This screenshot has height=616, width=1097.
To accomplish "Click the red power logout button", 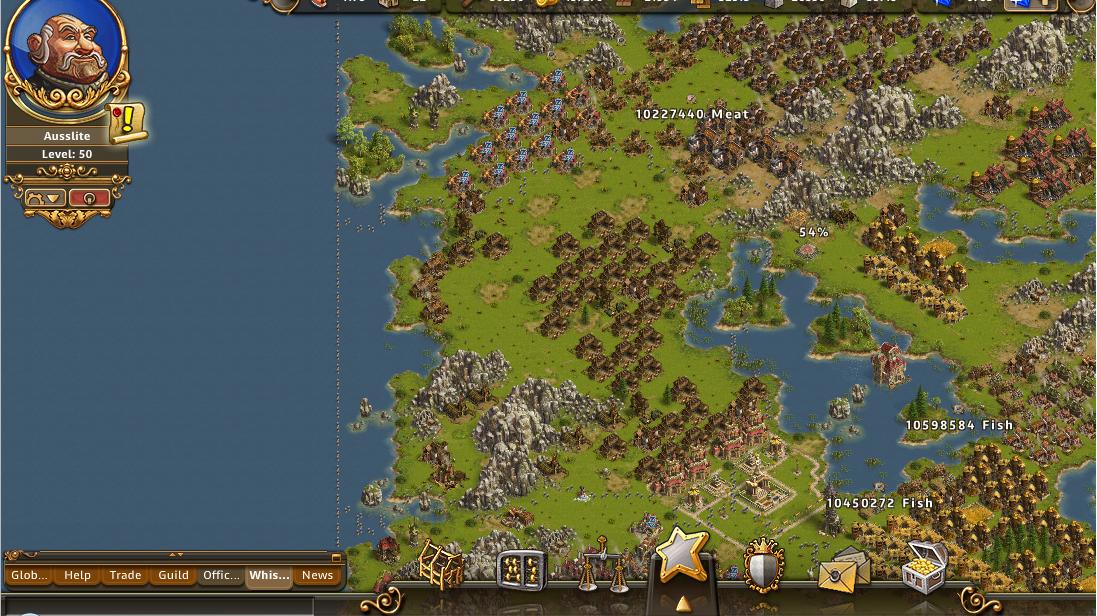I will (90, 198).
